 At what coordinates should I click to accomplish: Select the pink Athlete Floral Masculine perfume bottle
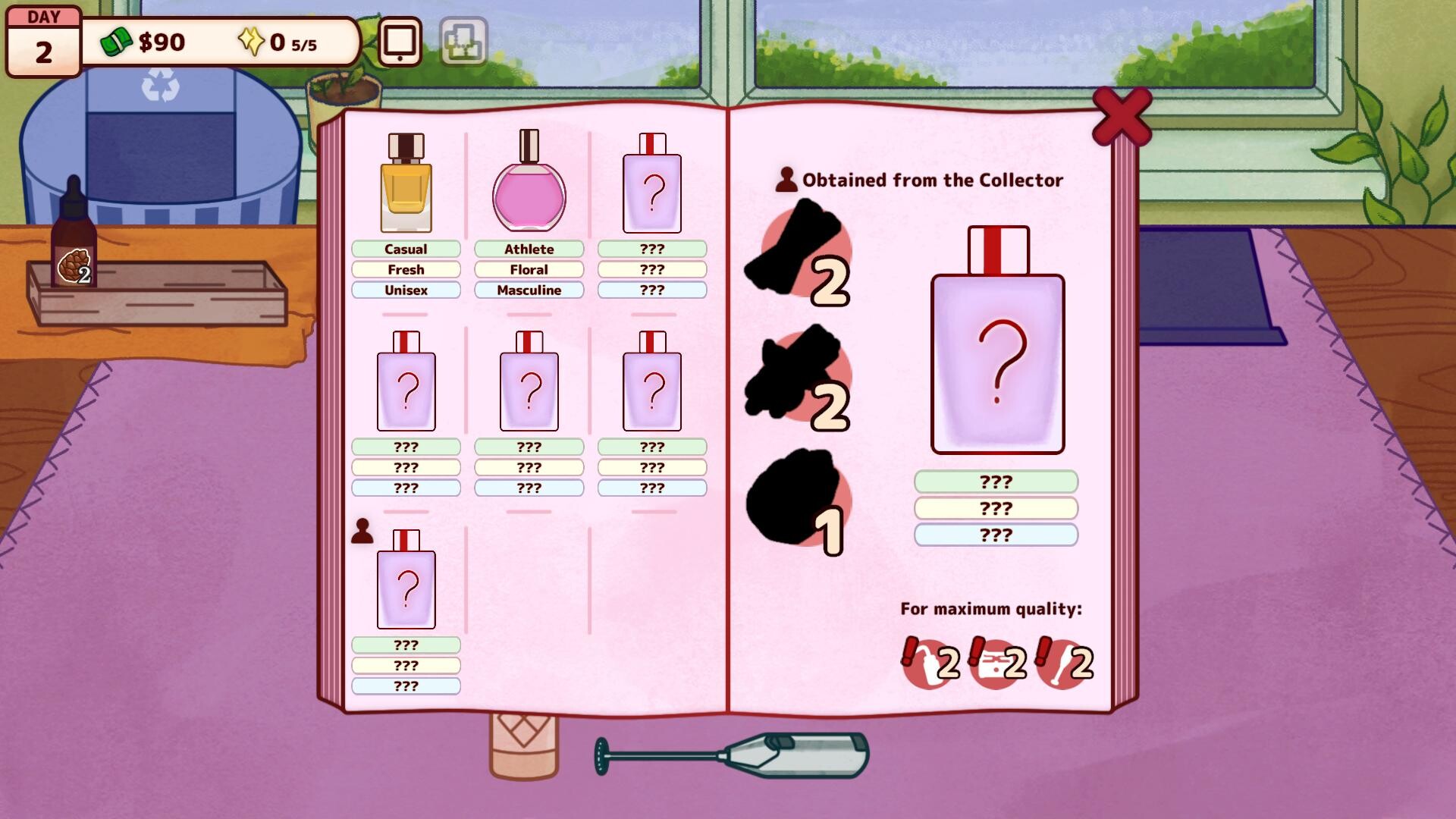pos(529,190)
